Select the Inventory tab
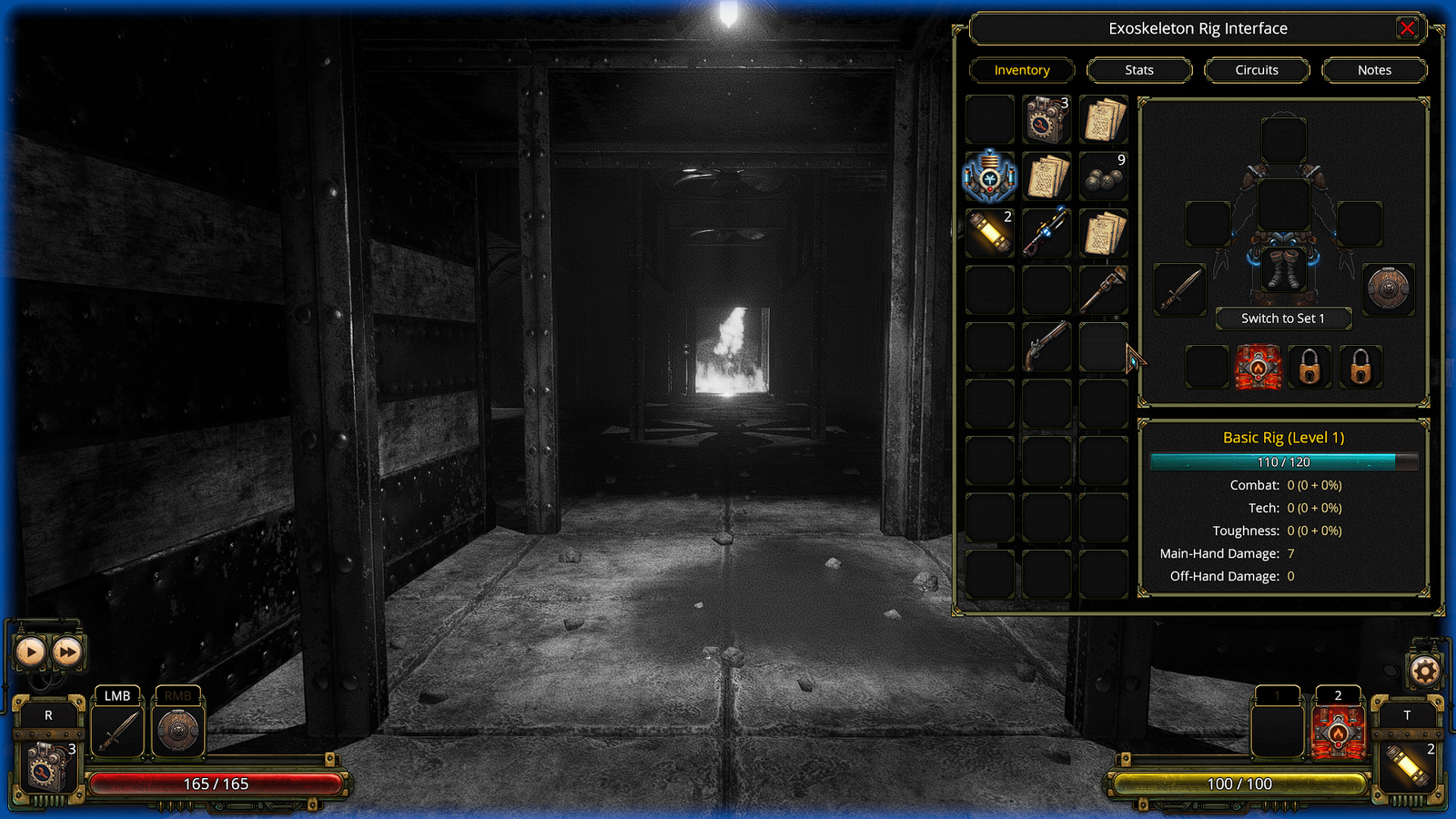This screenshot has height=819, width=1456. point(1022,70)
